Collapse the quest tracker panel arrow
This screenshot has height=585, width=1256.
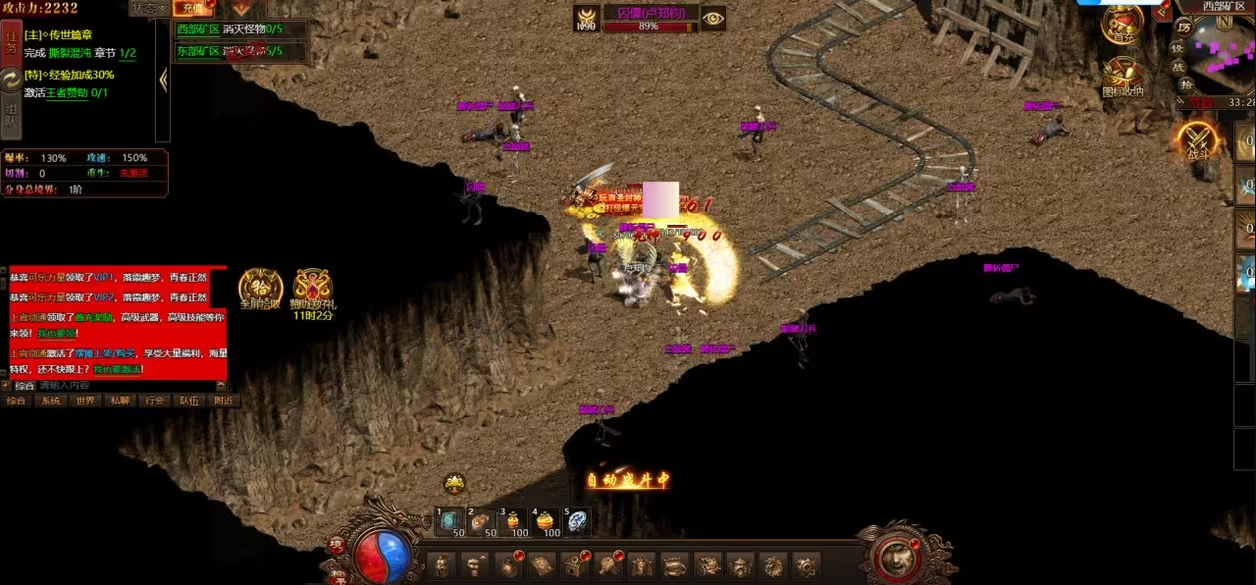click(163, 80)
